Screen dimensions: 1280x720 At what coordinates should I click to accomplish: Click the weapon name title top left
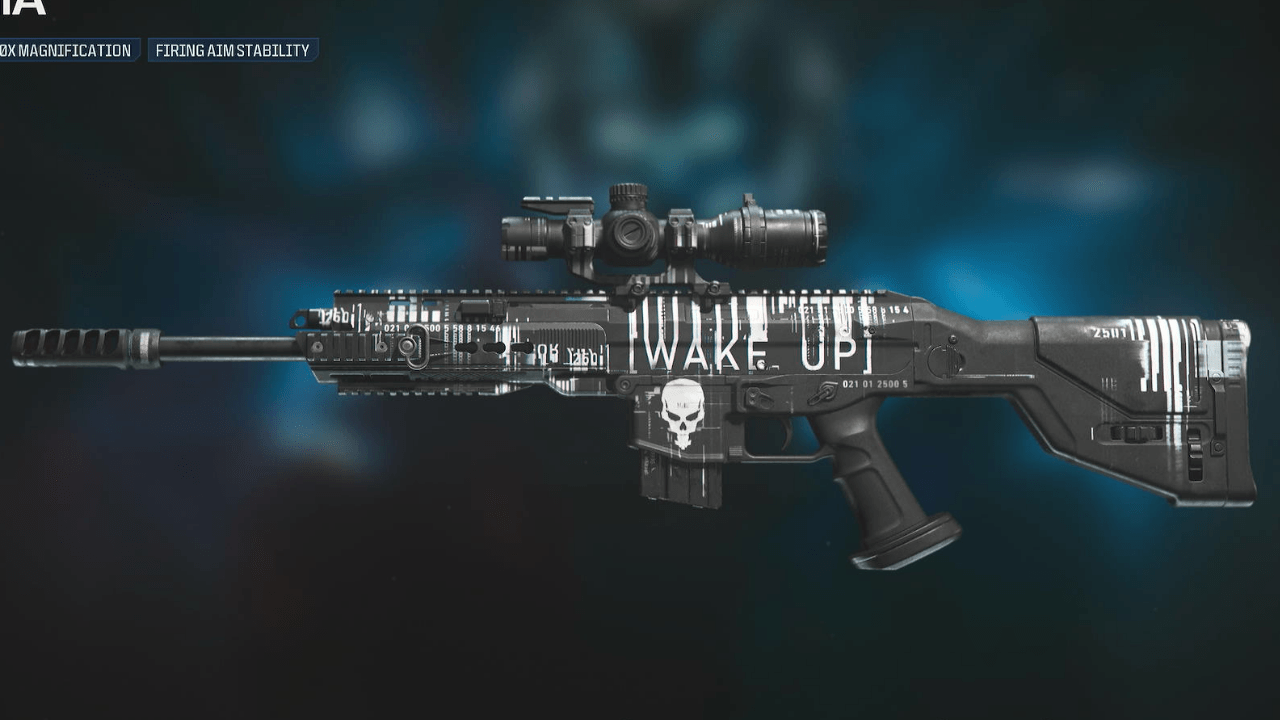(20, 12)
